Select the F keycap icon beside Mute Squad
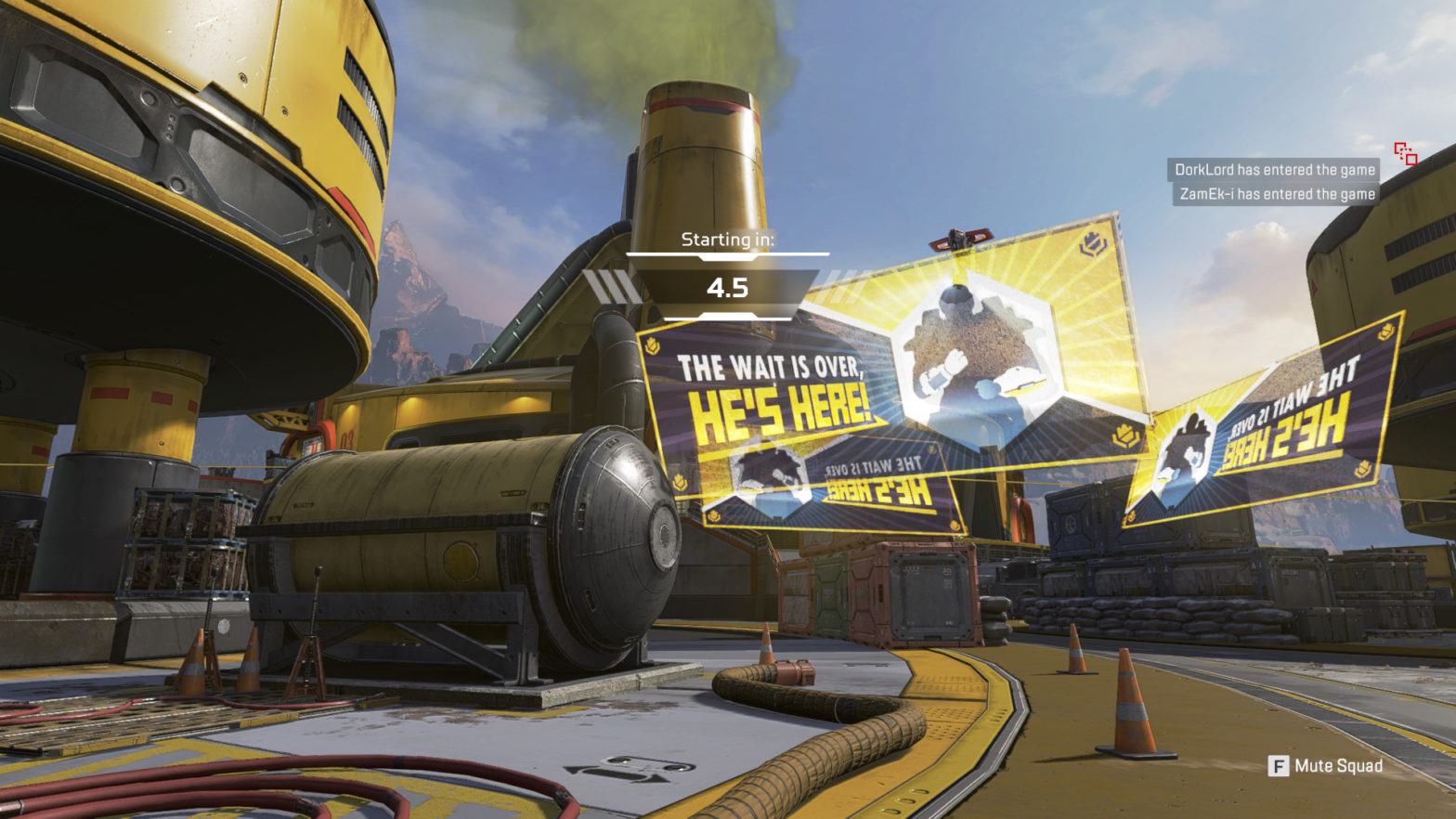Image resolution: width=1456 pixels, height=819 pixels. pos(1279,767)
